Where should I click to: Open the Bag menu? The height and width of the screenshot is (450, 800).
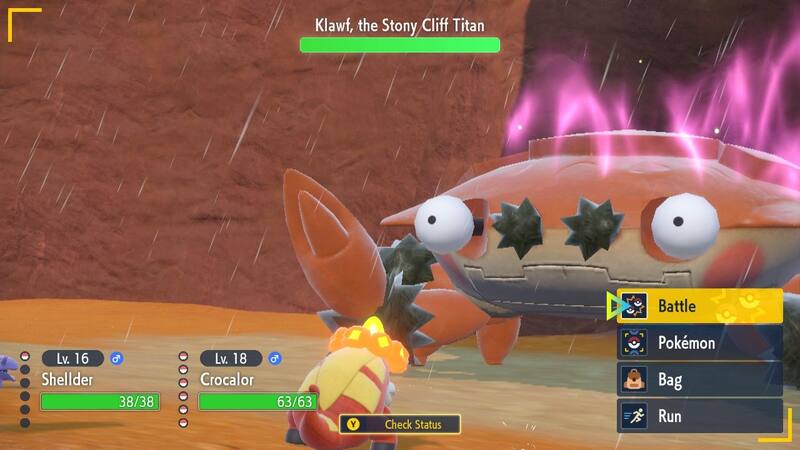point(699,379)
